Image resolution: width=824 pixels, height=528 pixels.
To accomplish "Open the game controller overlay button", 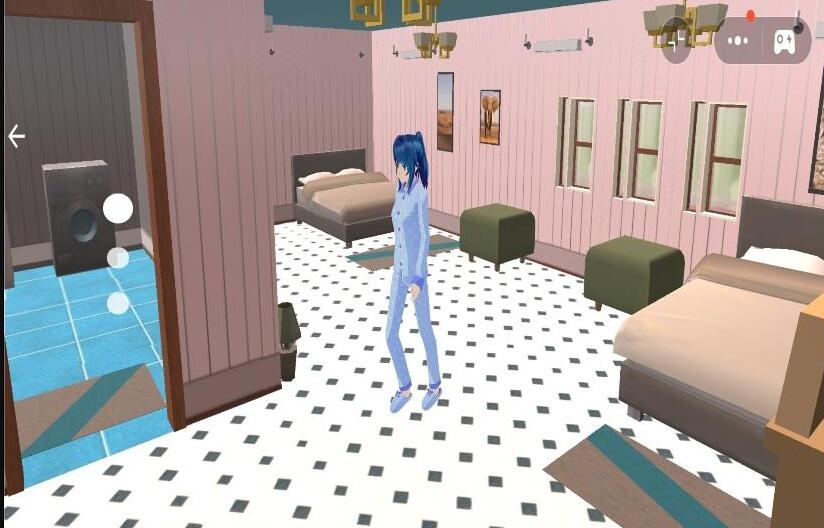I will coord(785,41).
